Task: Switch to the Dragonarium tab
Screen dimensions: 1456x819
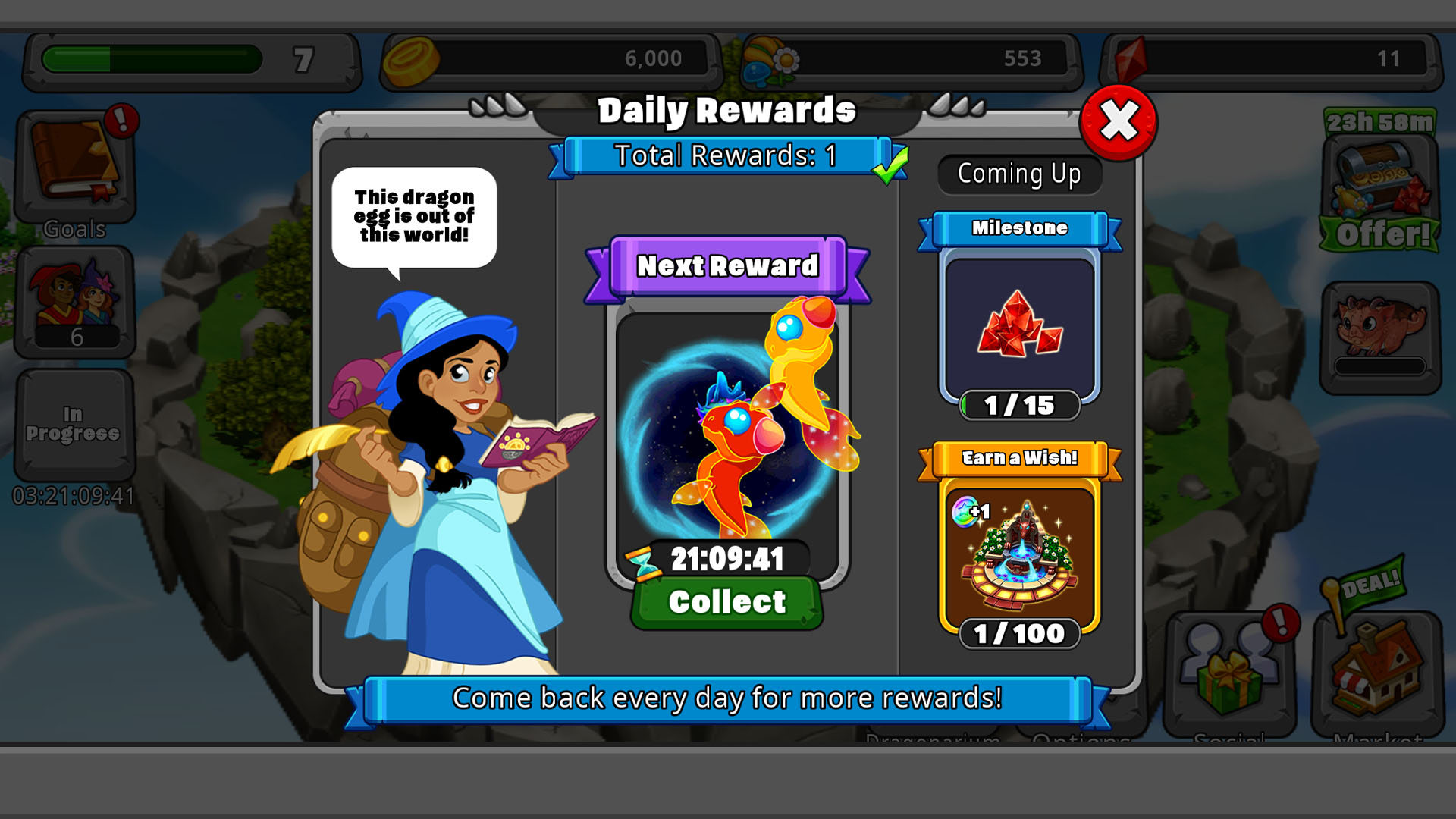Action: click(x=931, y=738)
